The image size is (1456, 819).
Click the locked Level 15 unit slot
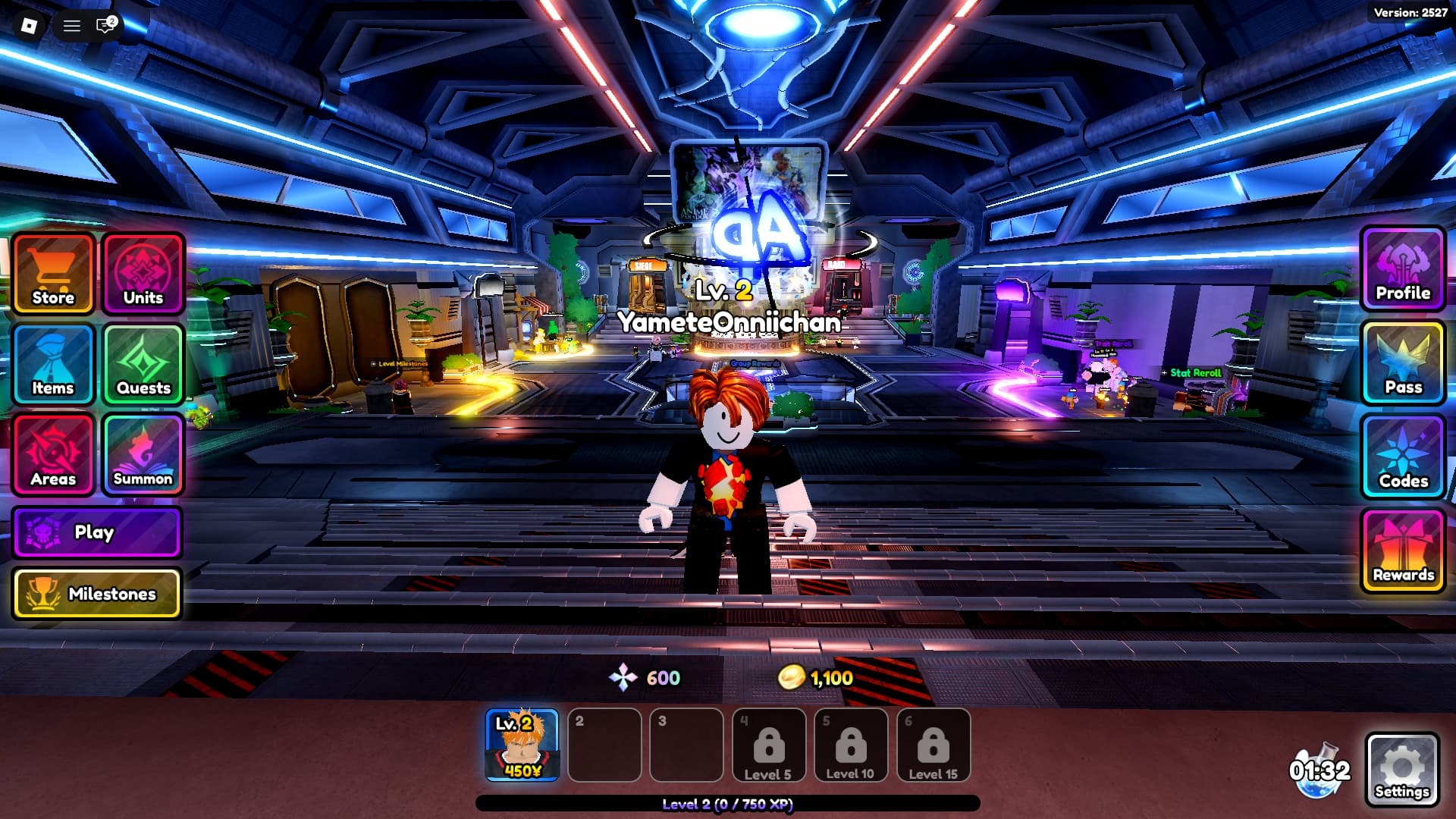pos(933,745)
